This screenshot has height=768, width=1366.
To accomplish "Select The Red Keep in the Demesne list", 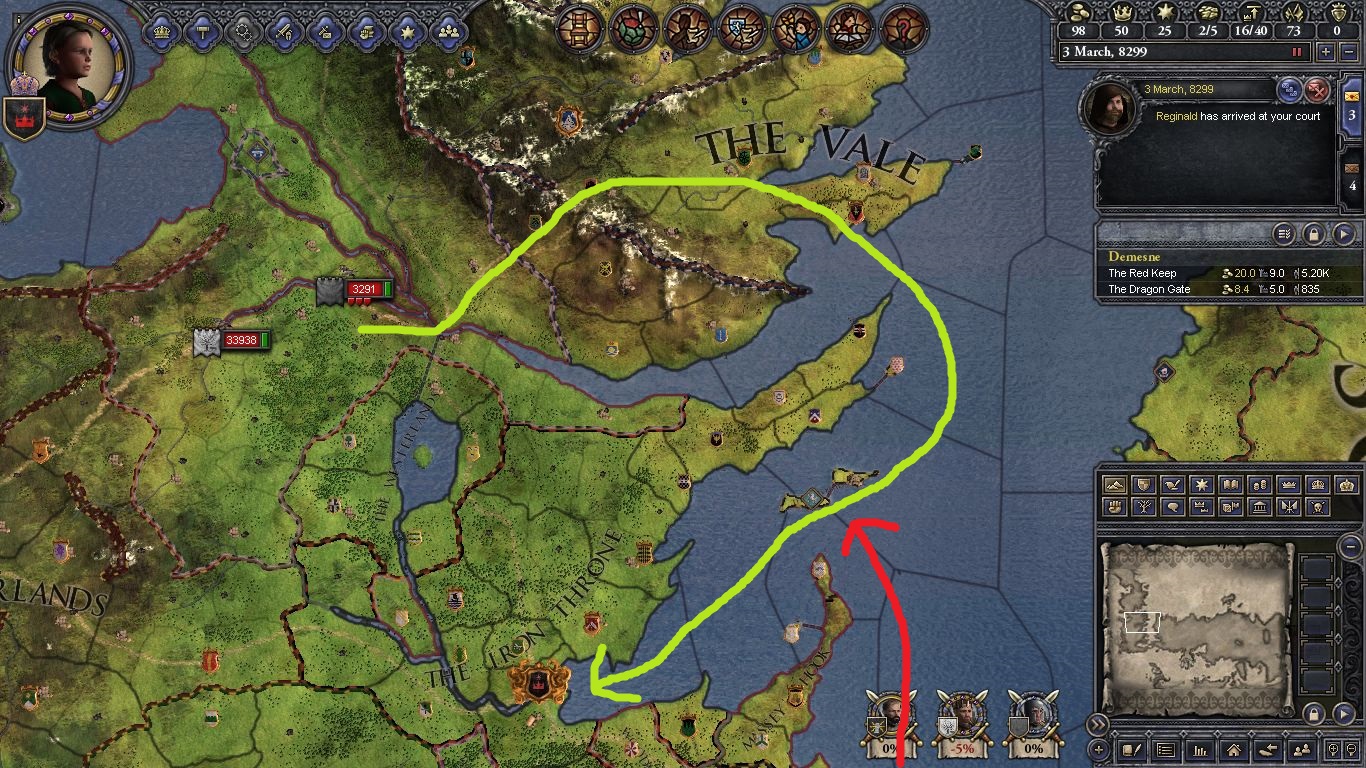I will 1142,273.
